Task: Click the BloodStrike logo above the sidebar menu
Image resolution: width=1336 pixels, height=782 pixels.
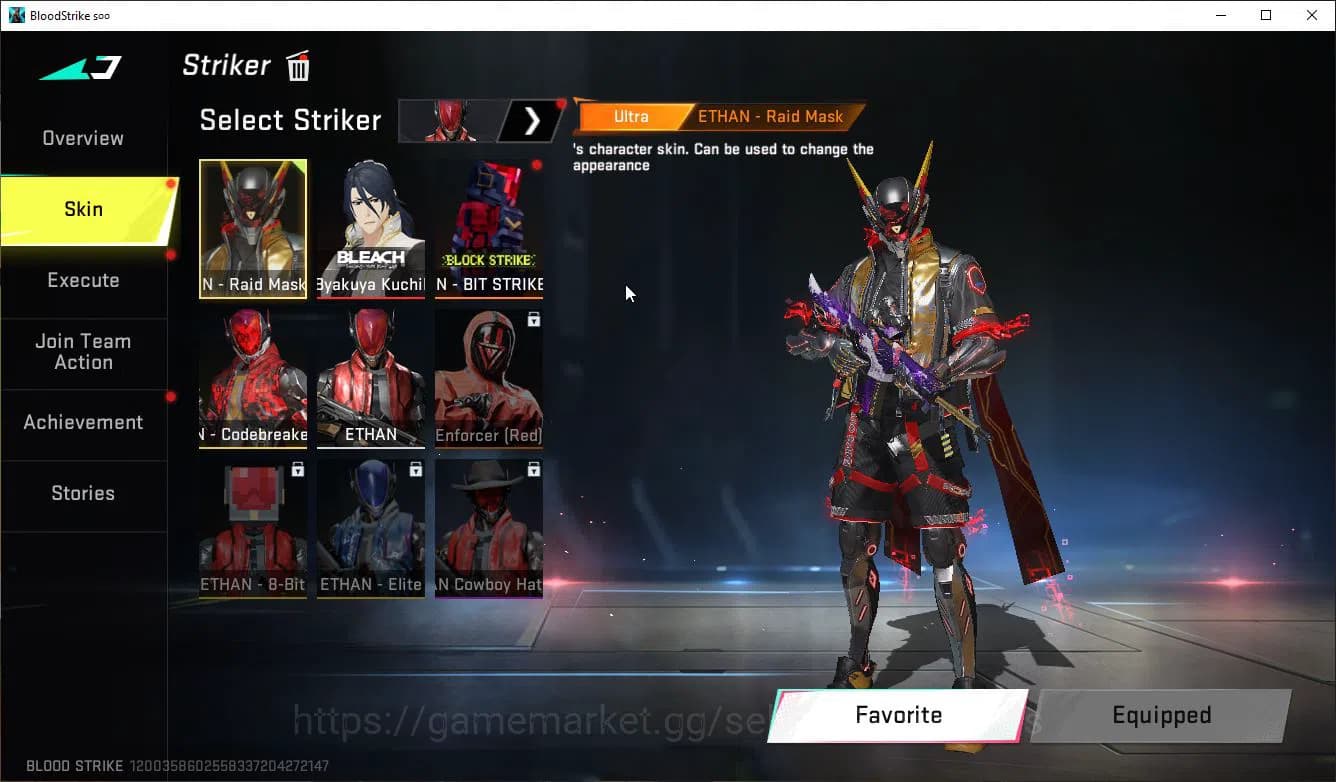Action: point(78,67)
